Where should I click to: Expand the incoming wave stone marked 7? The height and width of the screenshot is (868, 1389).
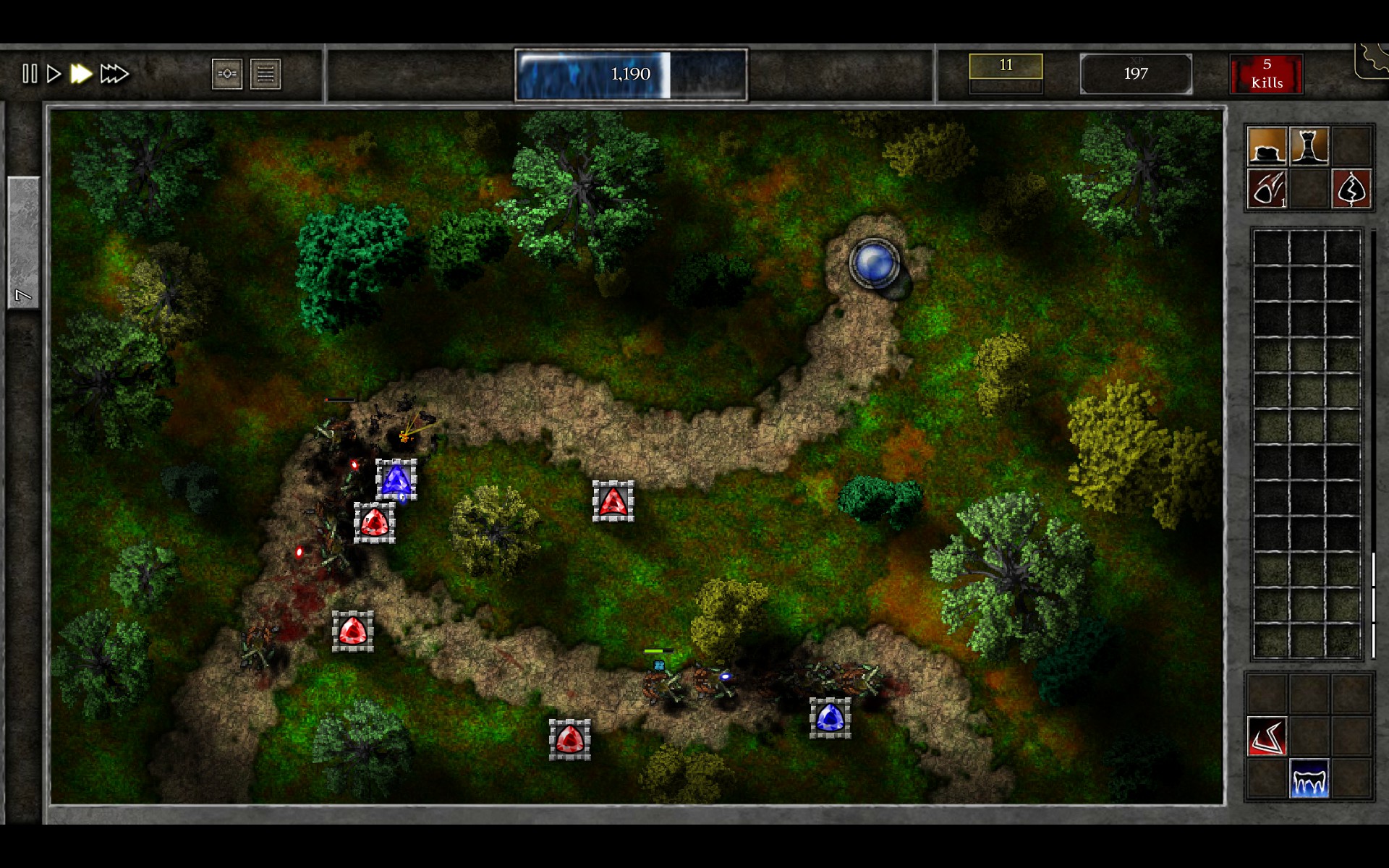[23, 239]
